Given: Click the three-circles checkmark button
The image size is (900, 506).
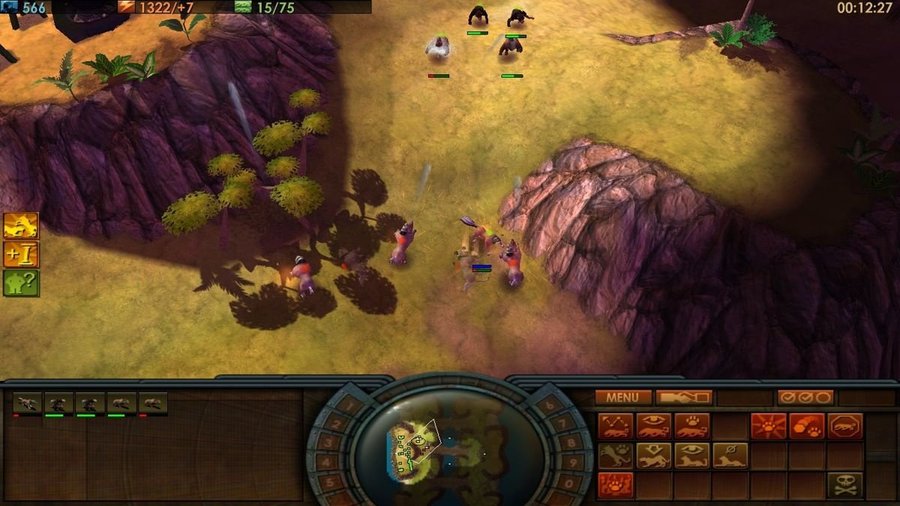Looking at the screenshot, I should 805,397.
